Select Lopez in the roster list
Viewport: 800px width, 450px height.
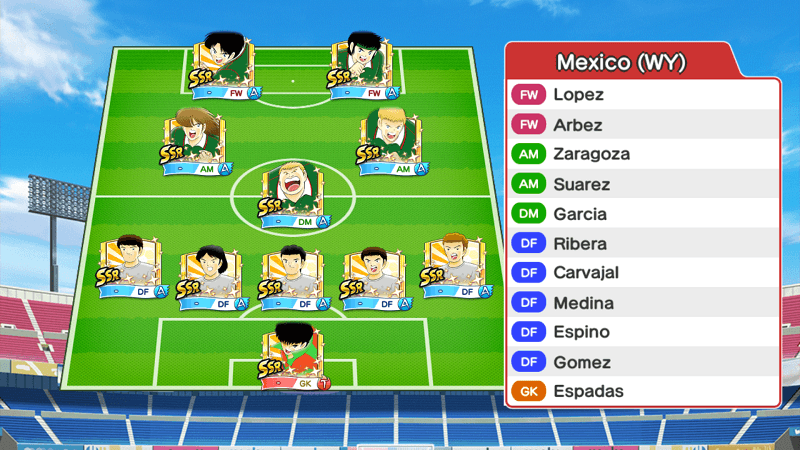click(642, 95)
